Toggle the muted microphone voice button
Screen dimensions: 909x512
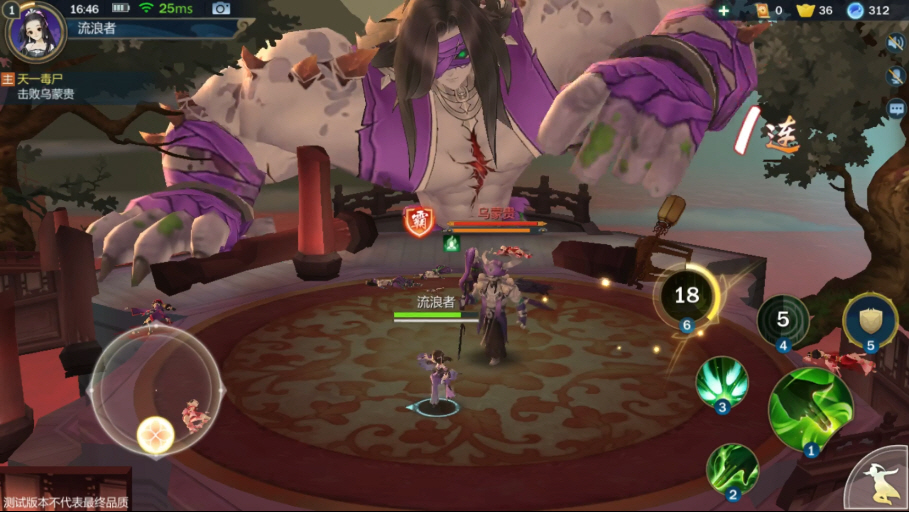click(895, 76)
